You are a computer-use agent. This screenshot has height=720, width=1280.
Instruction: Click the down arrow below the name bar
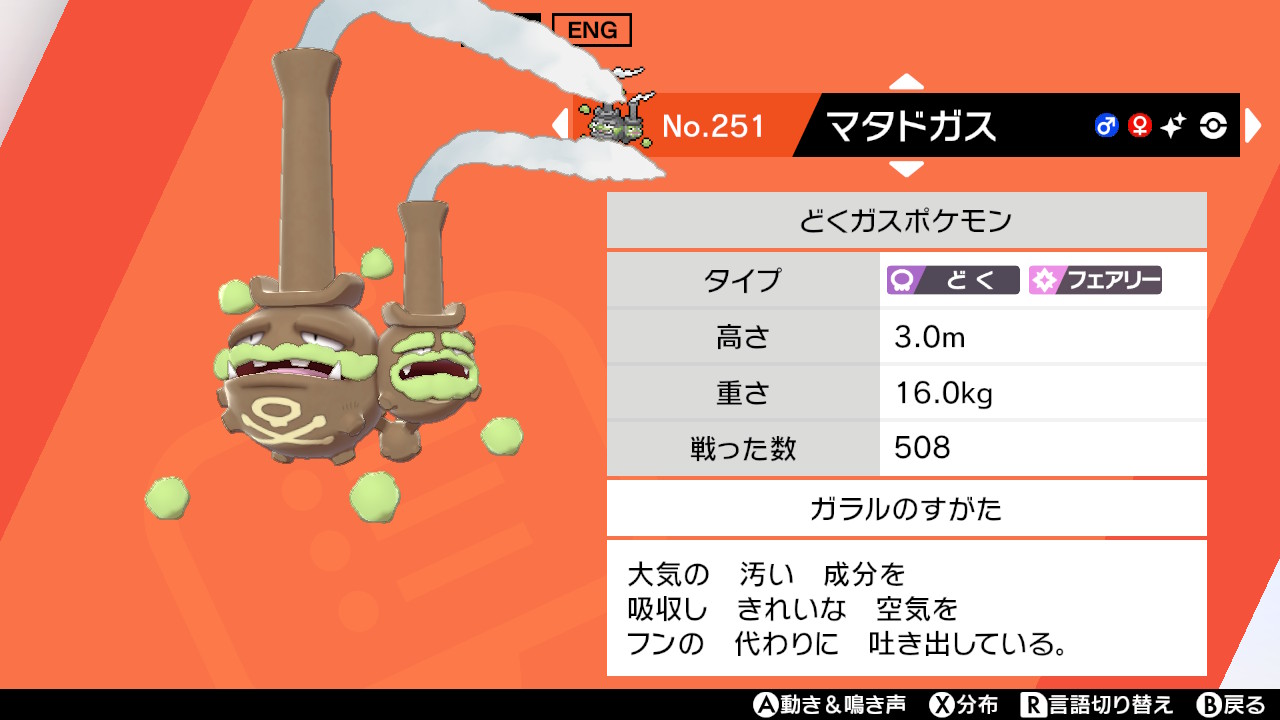pyautogui.click(x=908, y=170)
